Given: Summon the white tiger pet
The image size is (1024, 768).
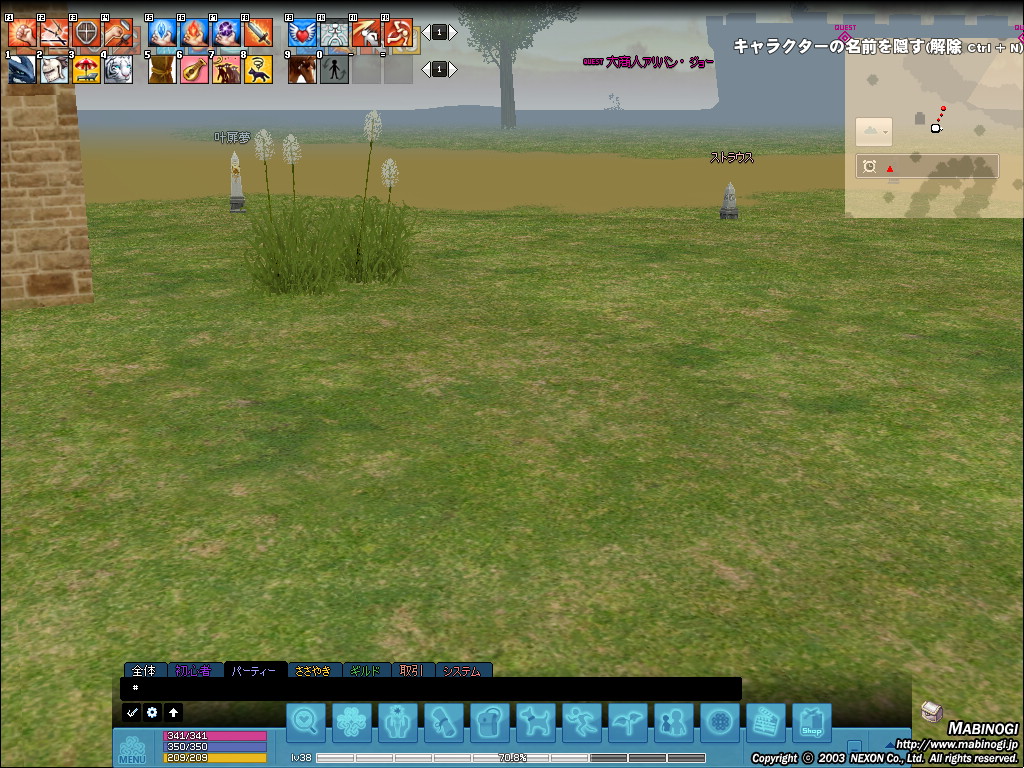Looking at the screenshot, I should (x=118, y=69).
